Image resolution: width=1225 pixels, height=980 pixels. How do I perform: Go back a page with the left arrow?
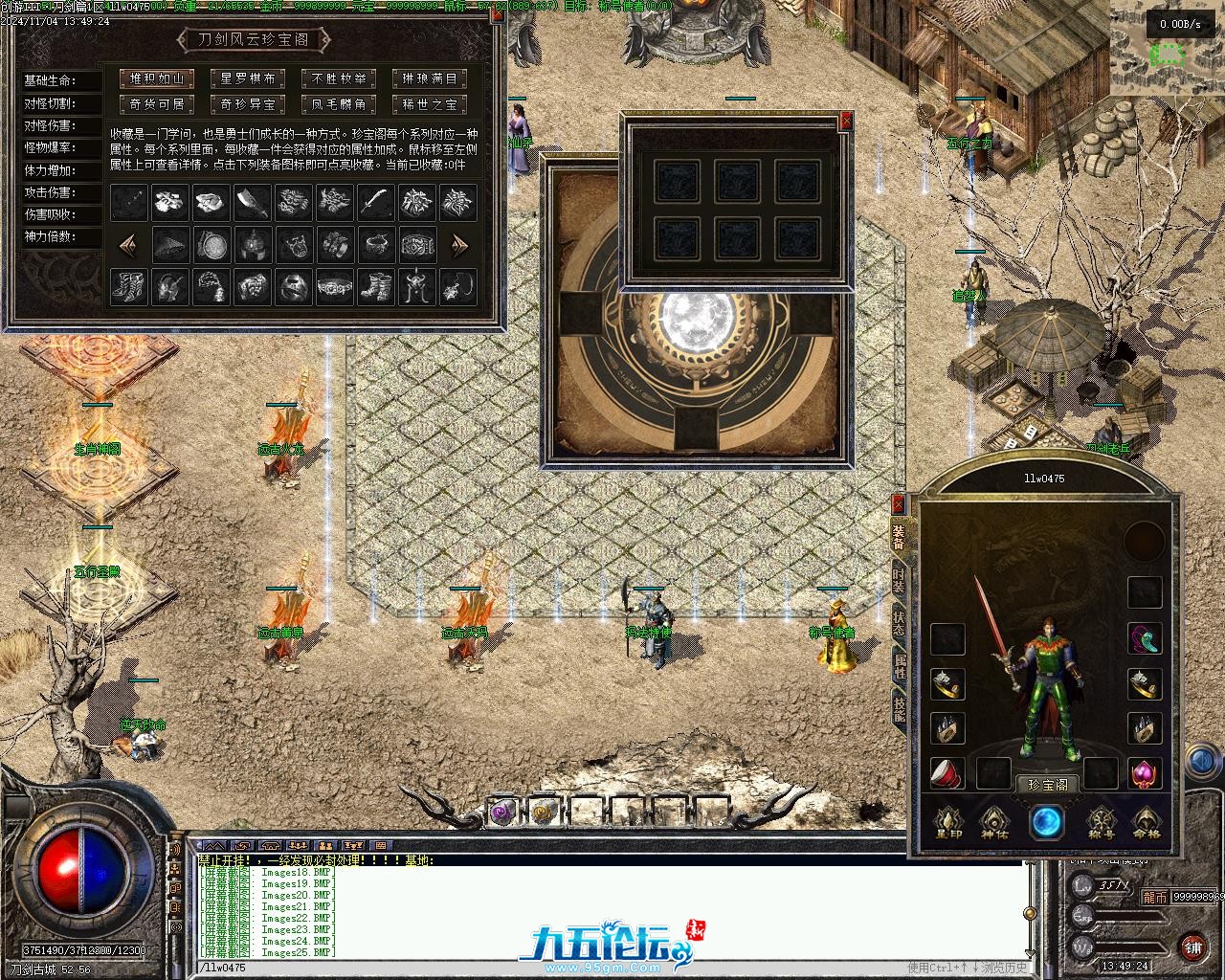tap(127, 245)
